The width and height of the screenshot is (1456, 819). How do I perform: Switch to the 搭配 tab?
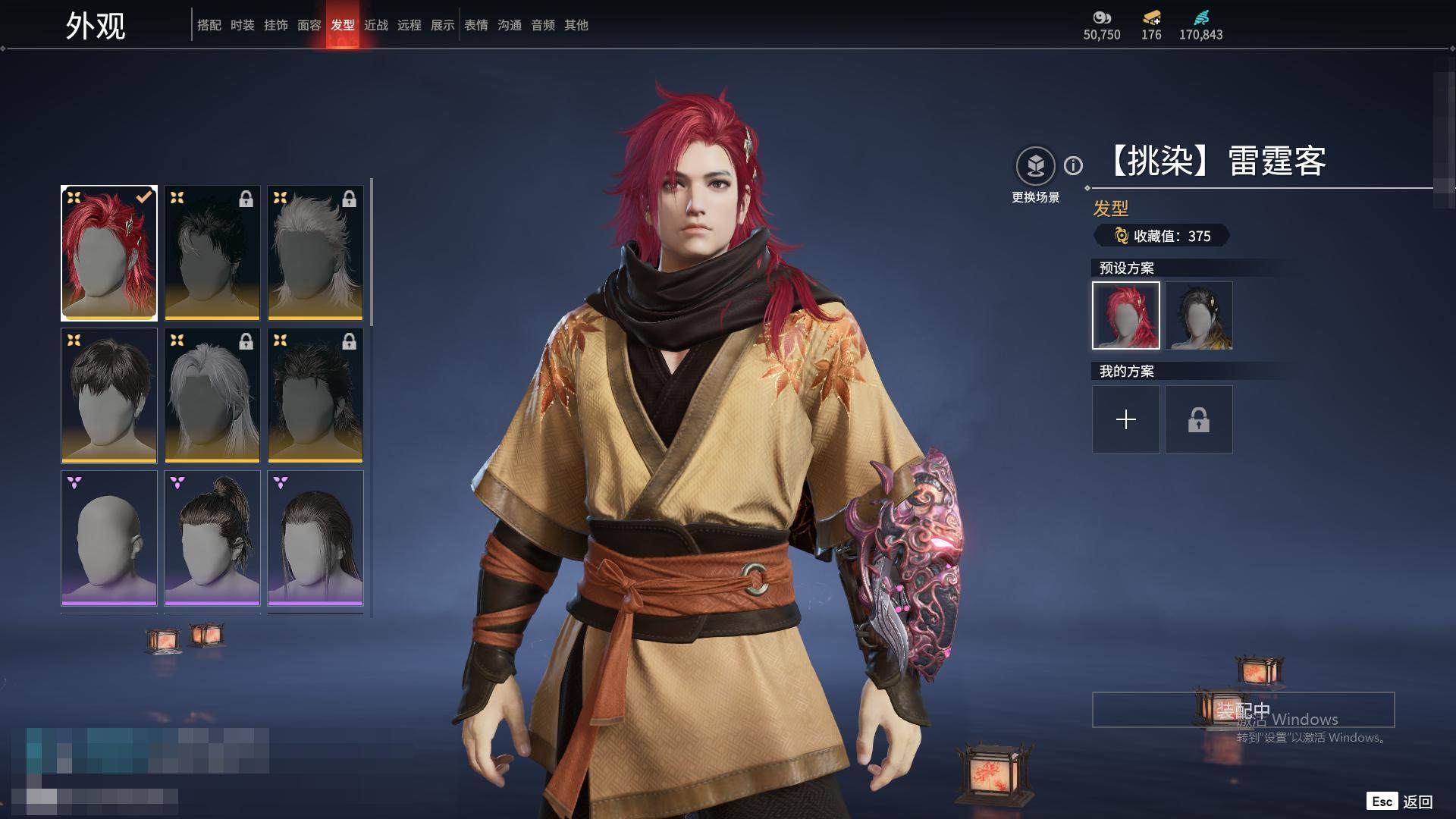[209, 25]
